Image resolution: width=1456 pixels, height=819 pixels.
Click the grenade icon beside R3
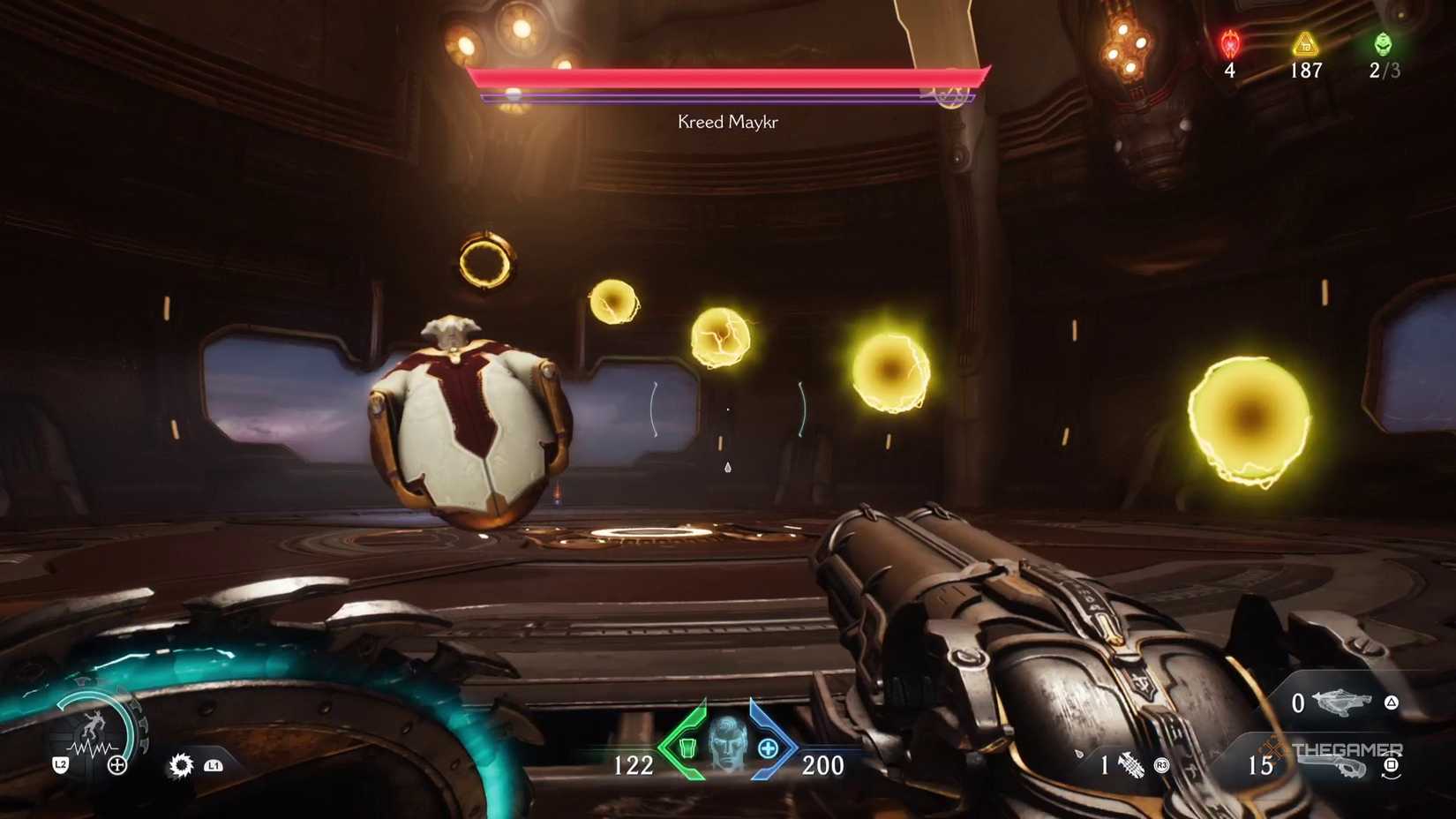click(1130, 763)
